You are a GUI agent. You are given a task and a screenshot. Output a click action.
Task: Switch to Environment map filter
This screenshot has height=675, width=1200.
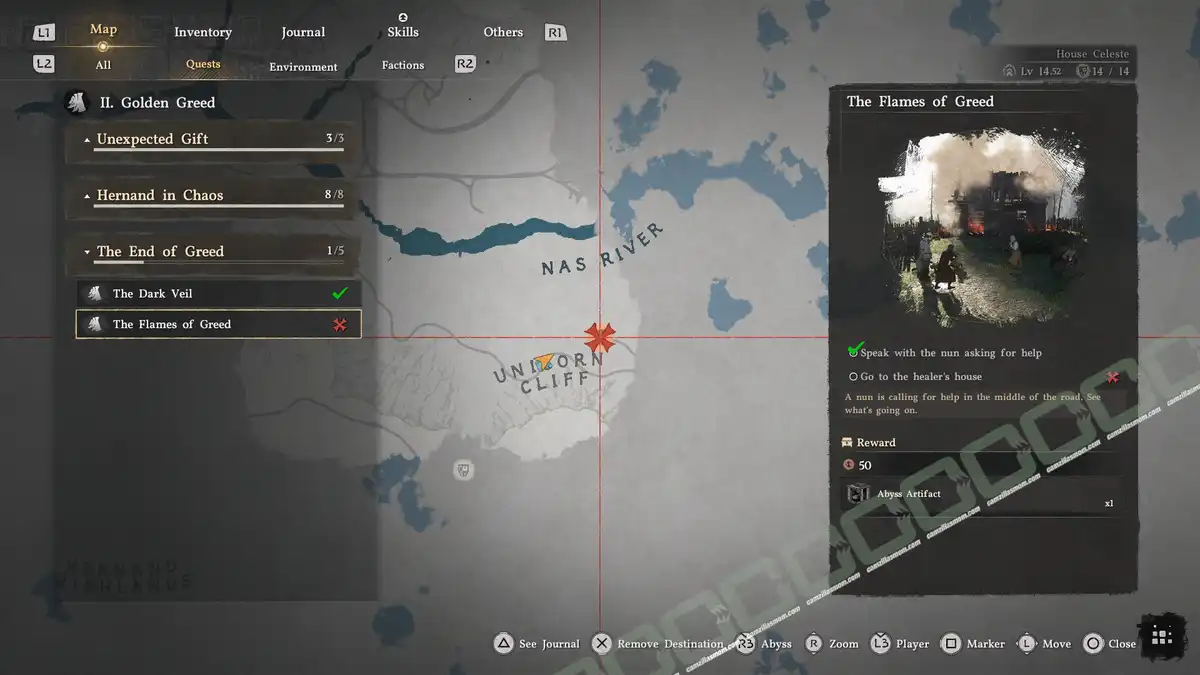coord(303,67)
